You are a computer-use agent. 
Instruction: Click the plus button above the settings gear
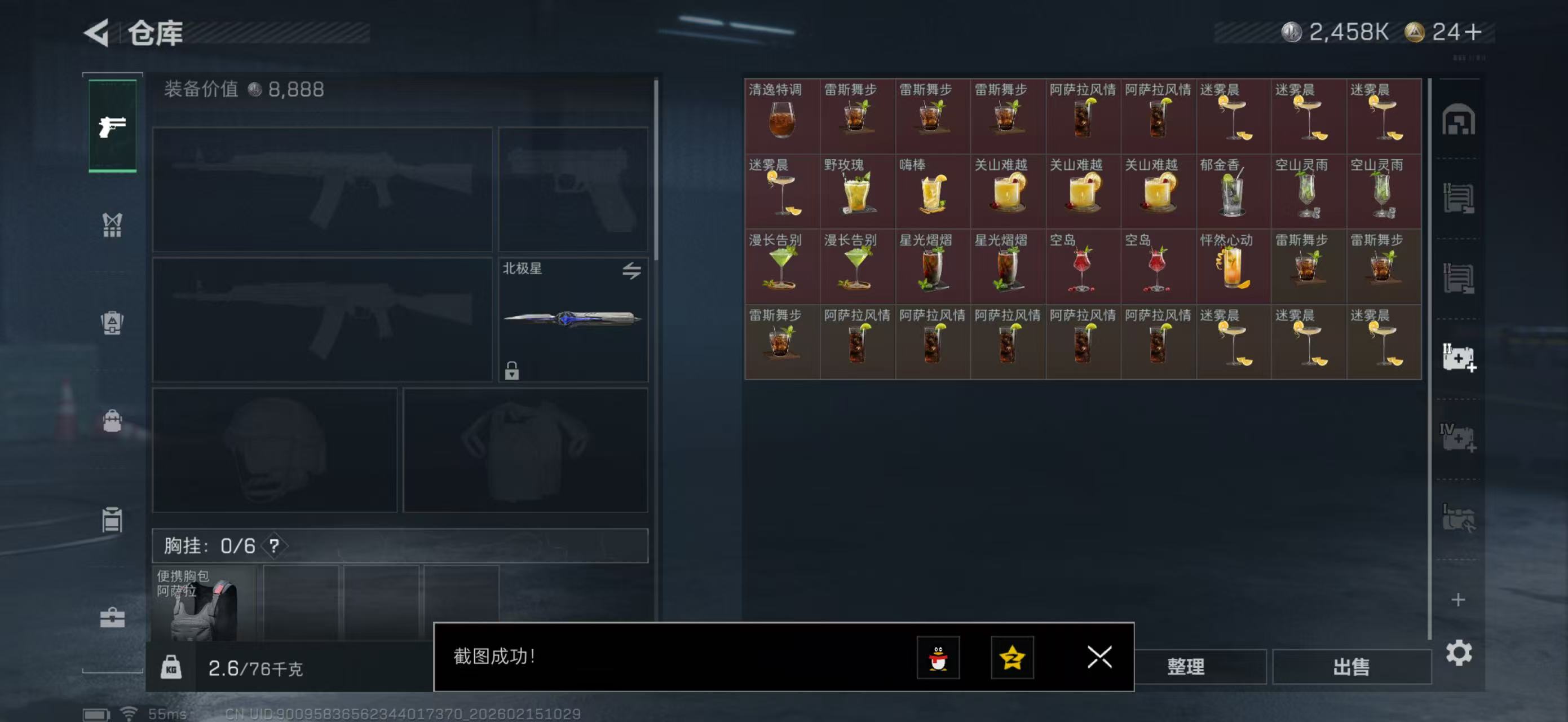1460,600
